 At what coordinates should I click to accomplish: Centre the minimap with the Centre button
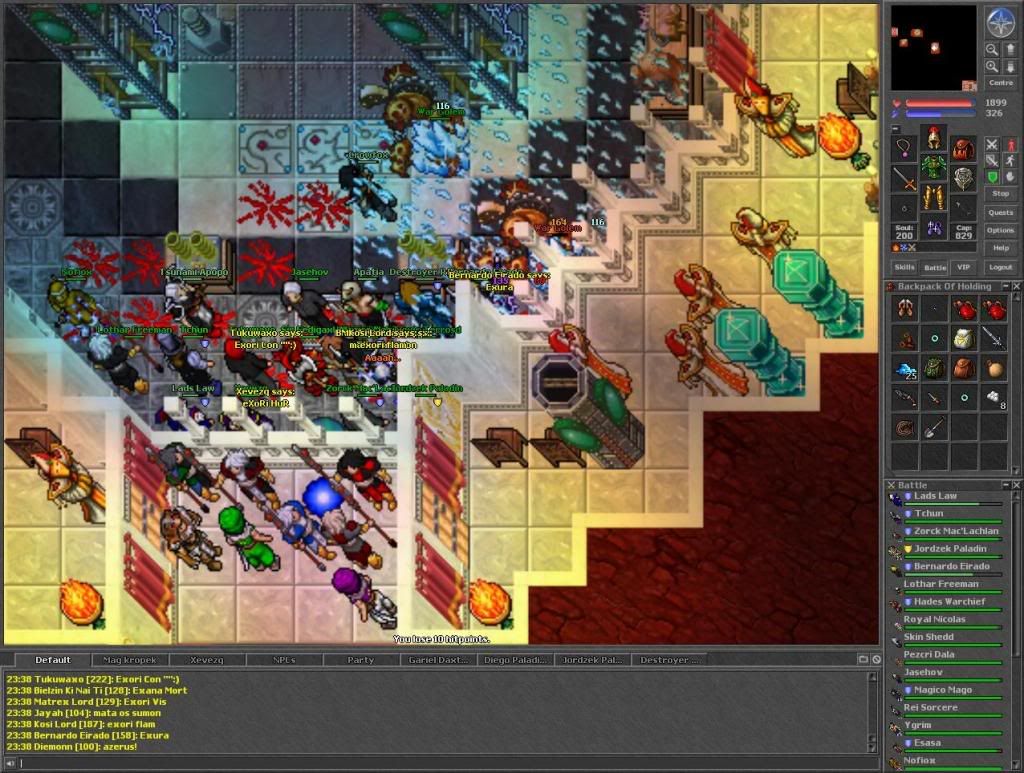pos(1000,83)
